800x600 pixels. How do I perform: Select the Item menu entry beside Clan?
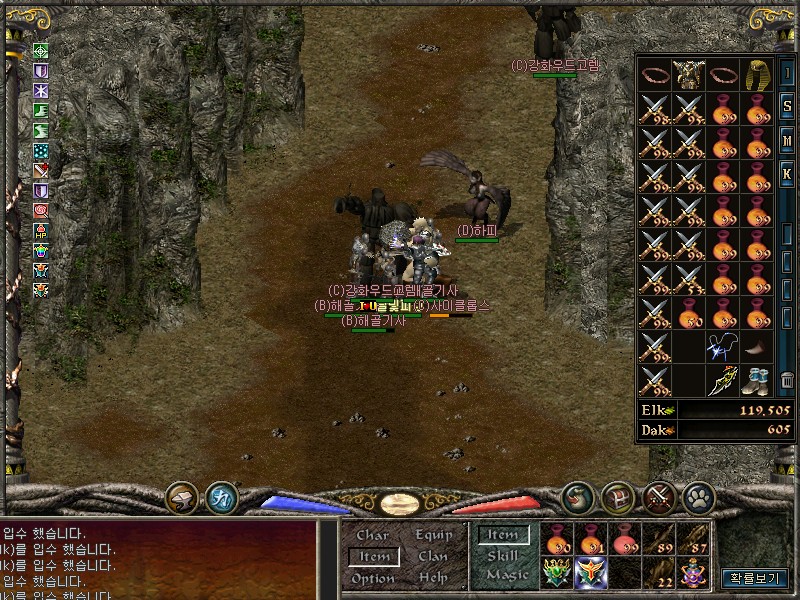(374, 557)
